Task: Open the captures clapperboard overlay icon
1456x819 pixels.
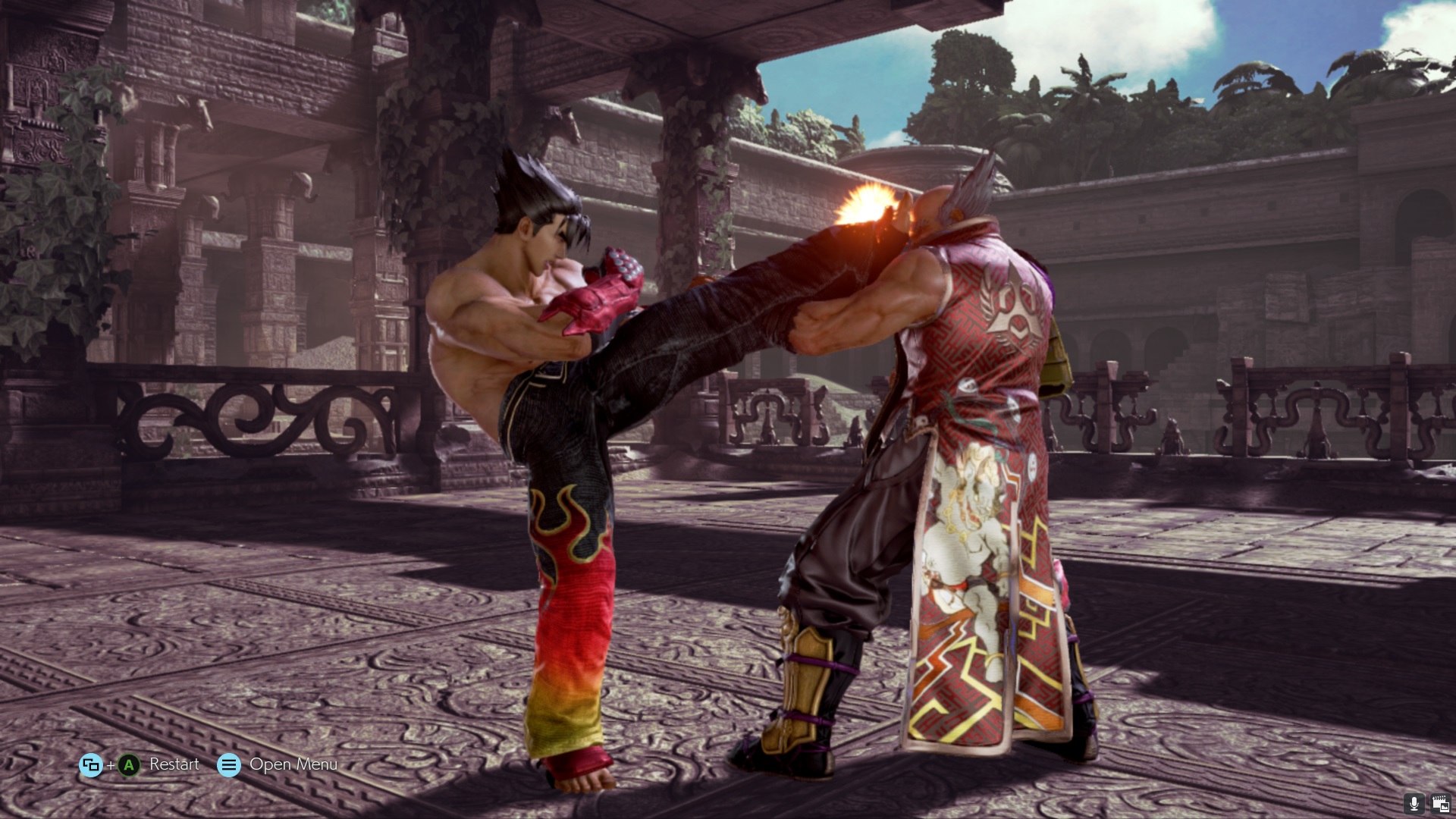Action: click(1439, 803)
